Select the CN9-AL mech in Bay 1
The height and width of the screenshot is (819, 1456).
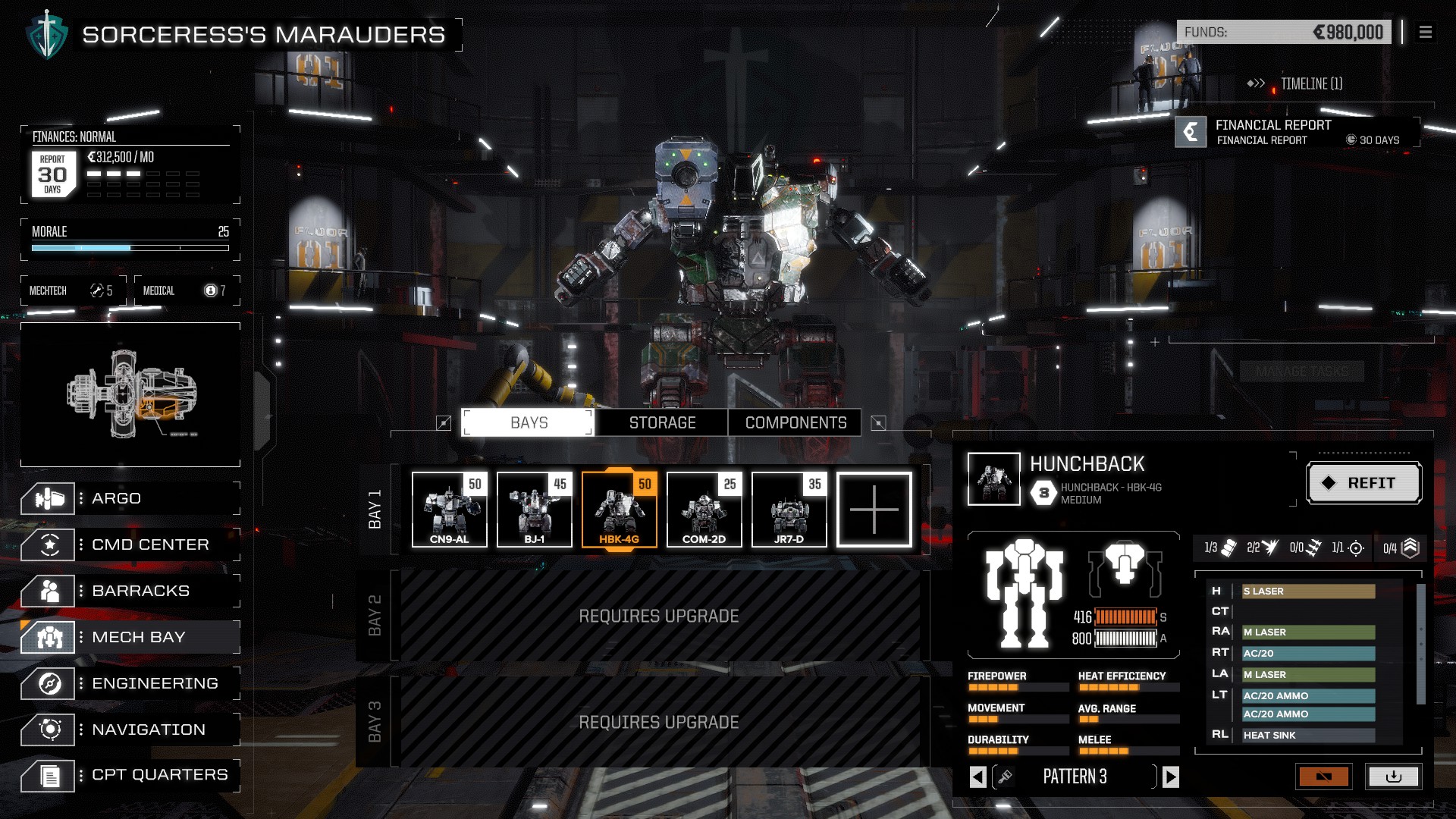click(x=449, y=509)
